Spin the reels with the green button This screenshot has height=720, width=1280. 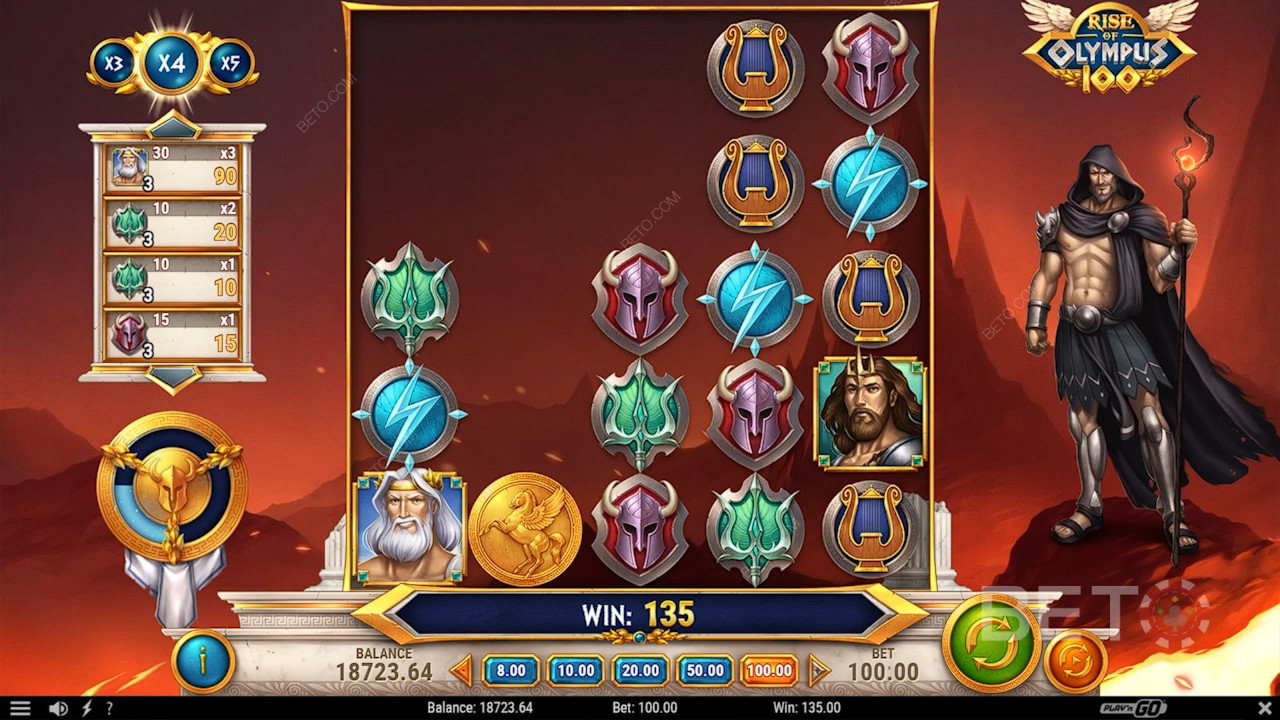[990, 644]
